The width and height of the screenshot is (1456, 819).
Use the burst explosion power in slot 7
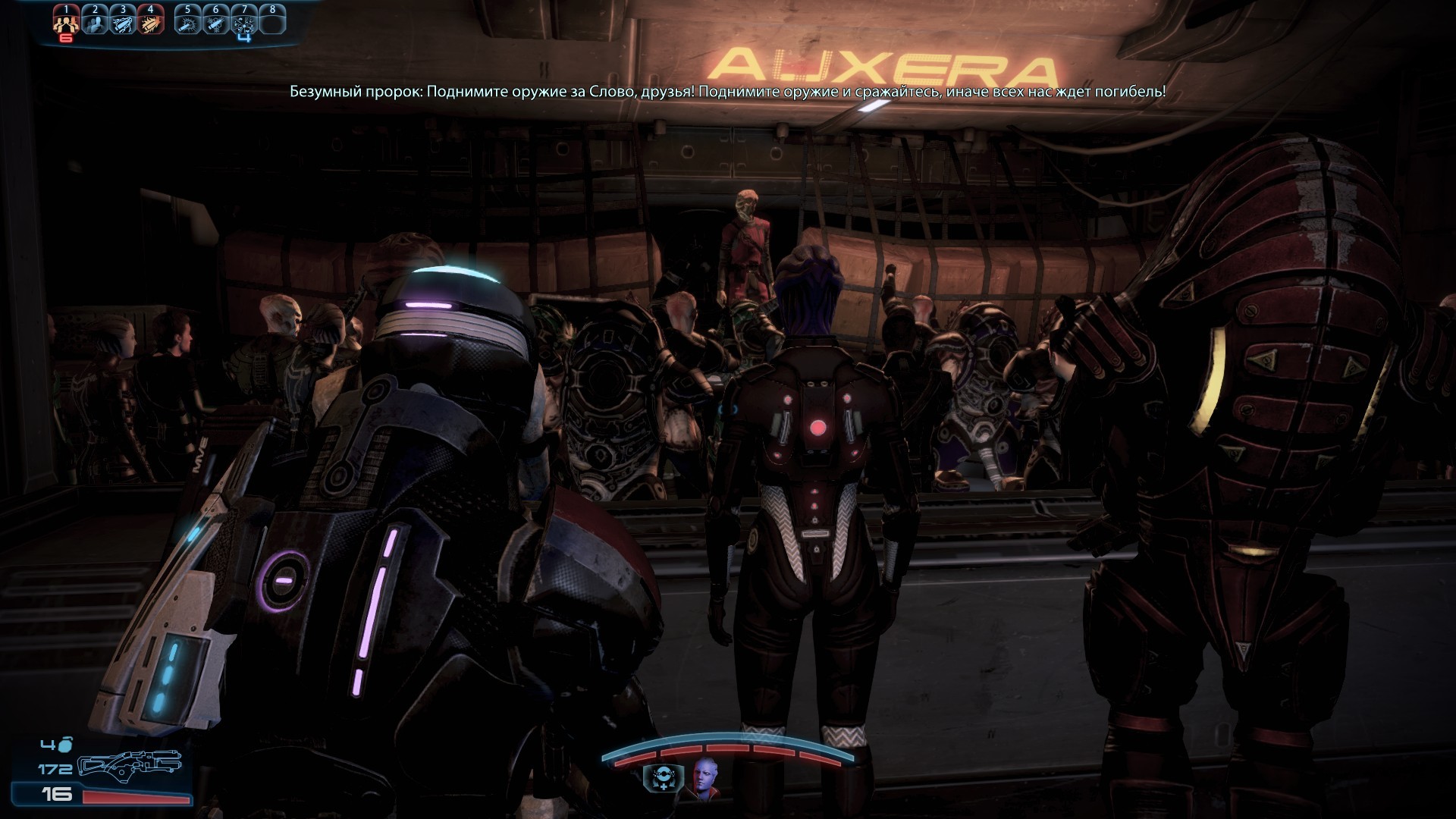pyautogui.click(x=244, y=24)
